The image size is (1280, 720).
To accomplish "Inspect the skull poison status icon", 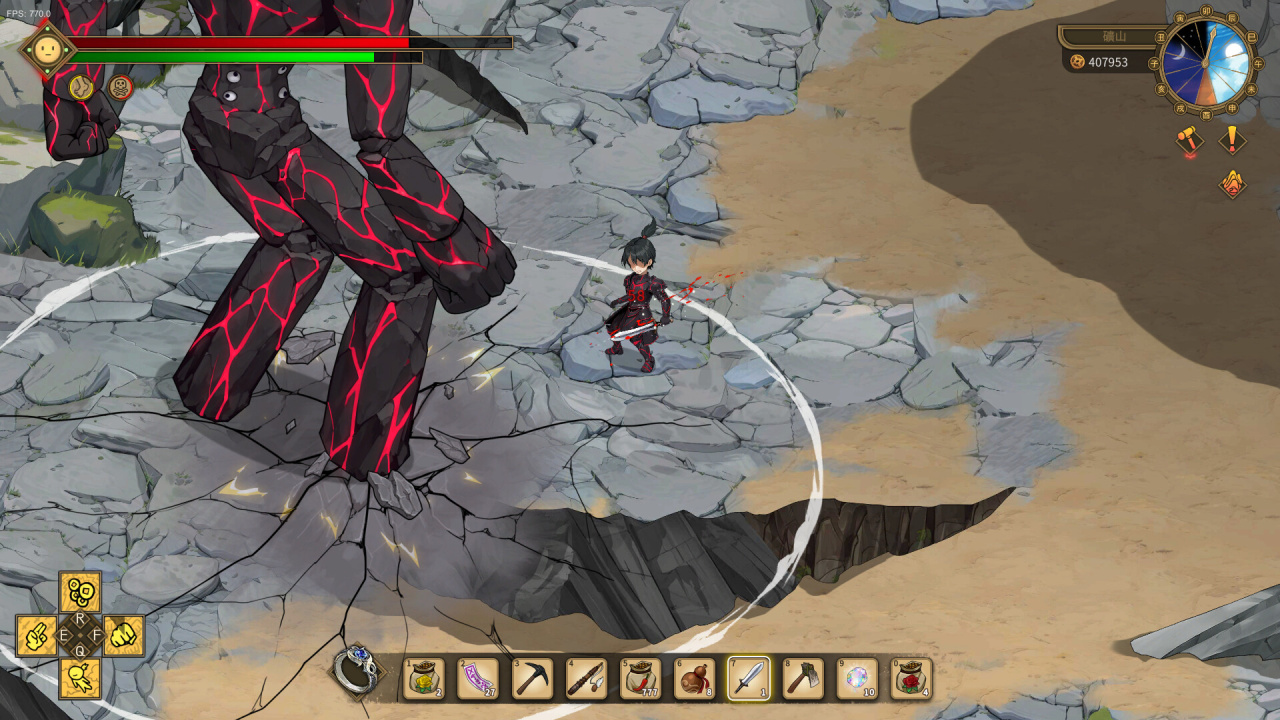I will [x=121, y=88].
